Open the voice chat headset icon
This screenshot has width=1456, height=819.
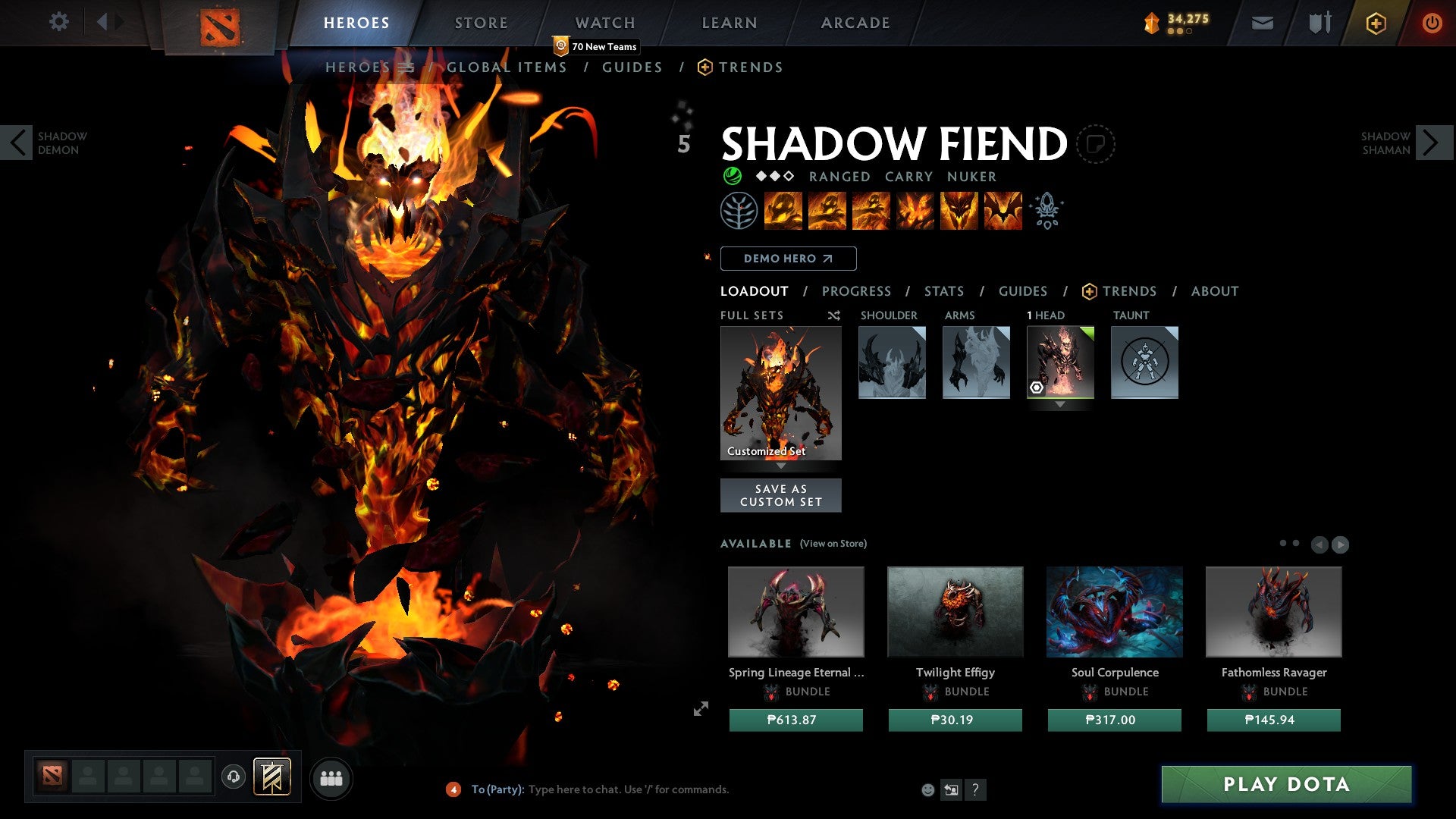click(234, 777)
